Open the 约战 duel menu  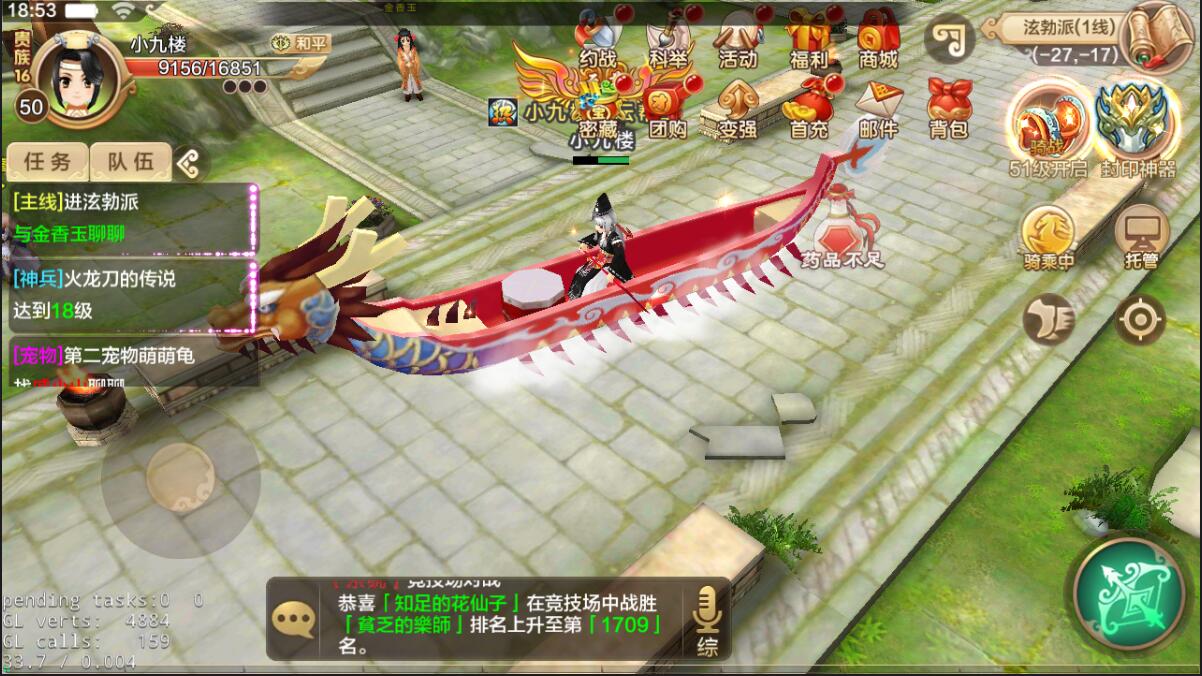598,38
